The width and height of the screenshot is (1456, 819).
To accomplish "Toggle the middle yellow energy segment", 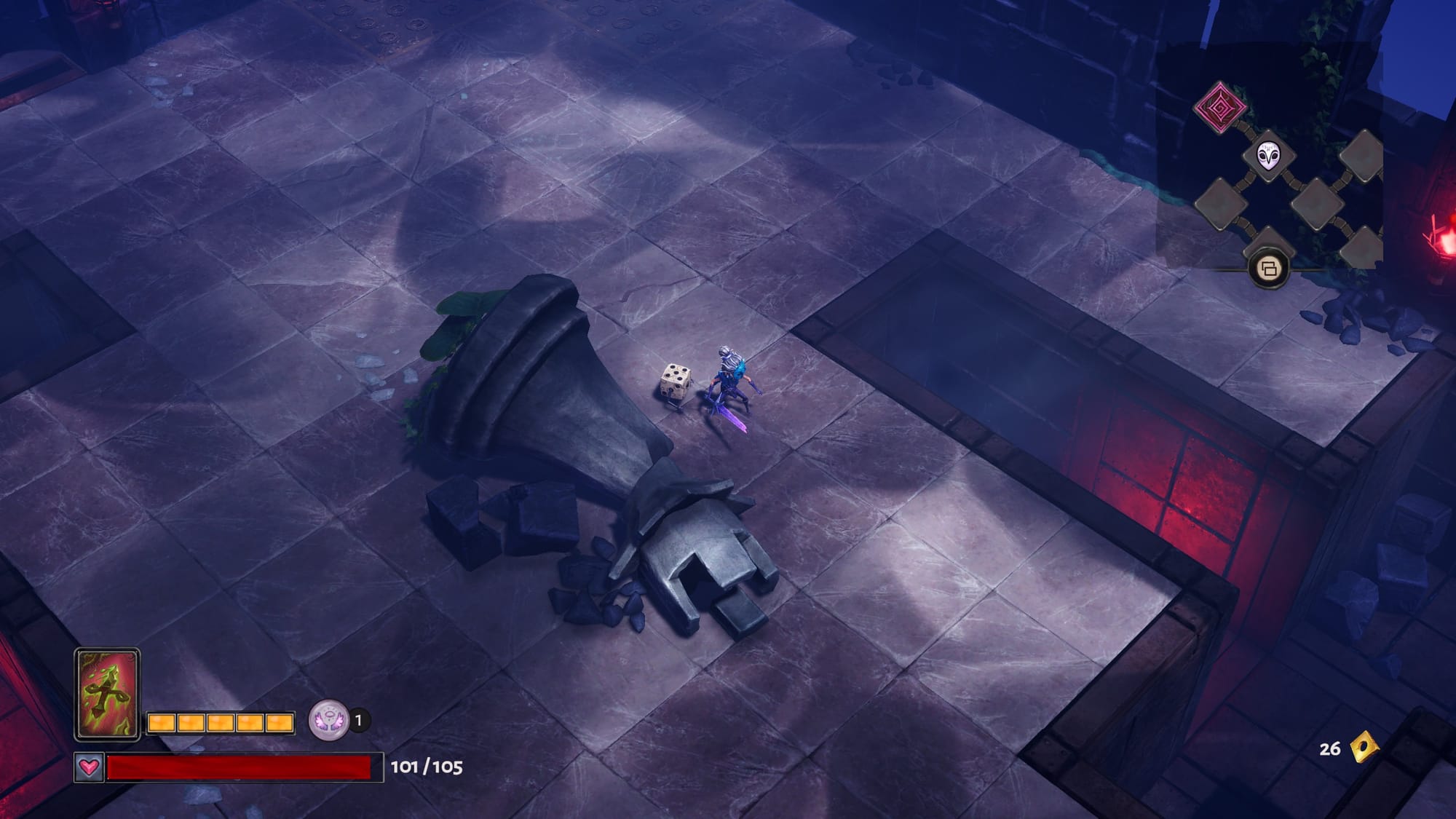I will pos(220,723).
